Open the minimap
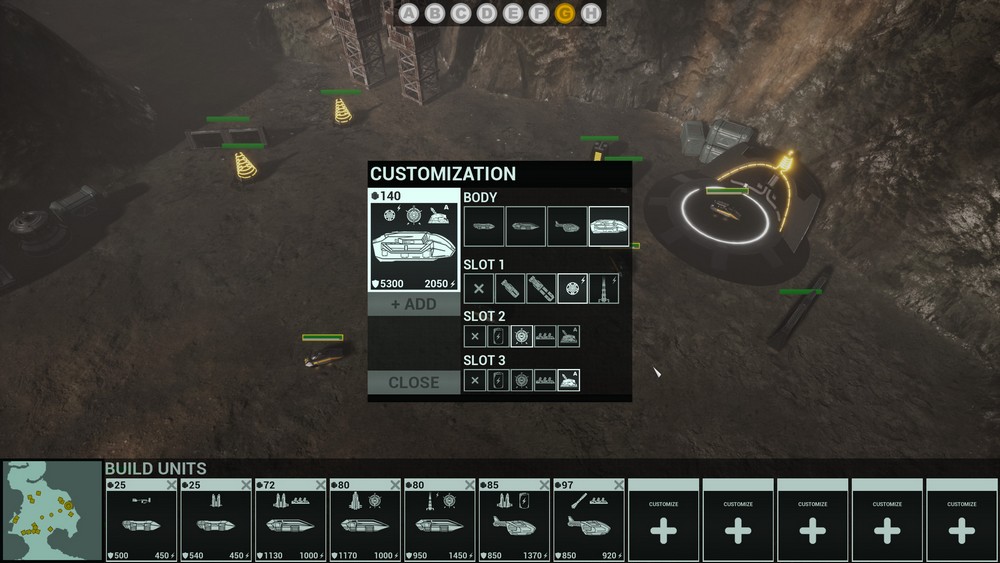Screen dimensions: 1000x563 click(x=52, y=510)
